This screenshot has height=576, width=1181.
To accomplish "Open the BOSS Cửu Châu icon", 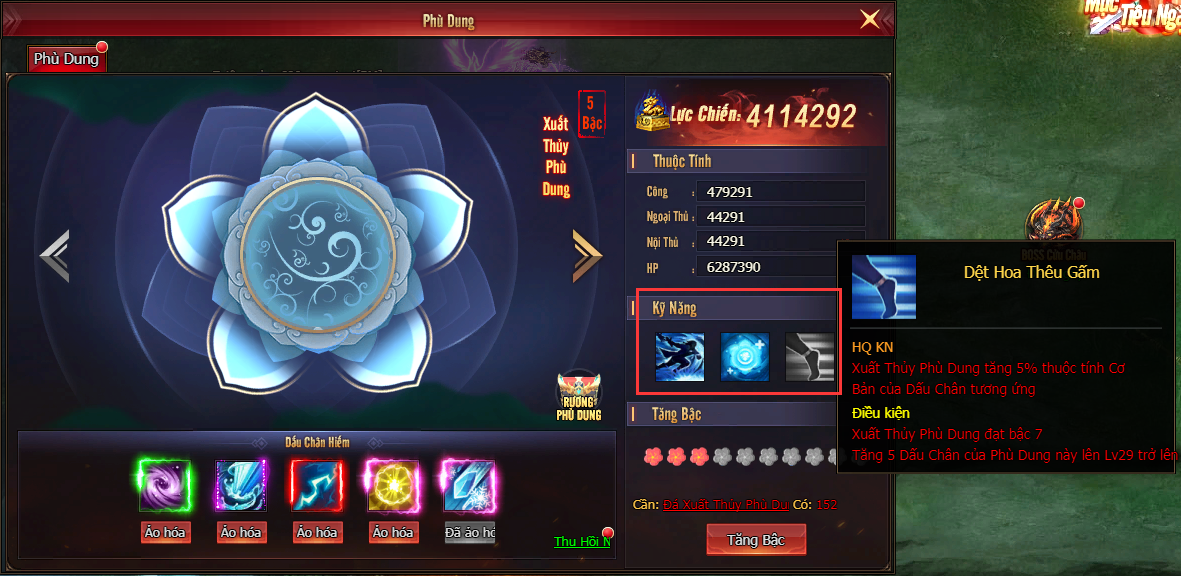I will [1054, 222].
